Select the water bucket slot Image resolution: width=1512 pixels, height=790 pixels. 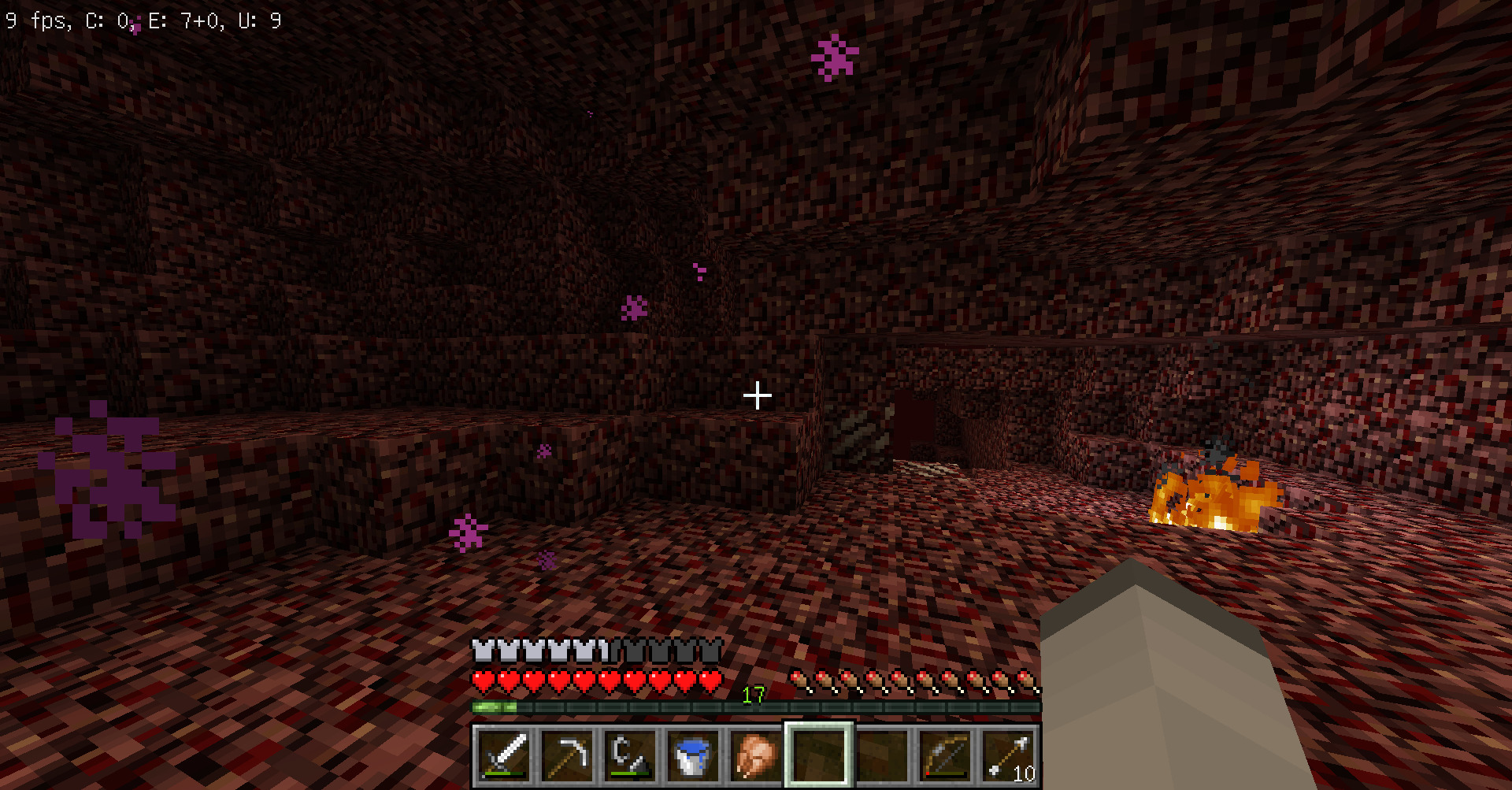click(693, 755)
